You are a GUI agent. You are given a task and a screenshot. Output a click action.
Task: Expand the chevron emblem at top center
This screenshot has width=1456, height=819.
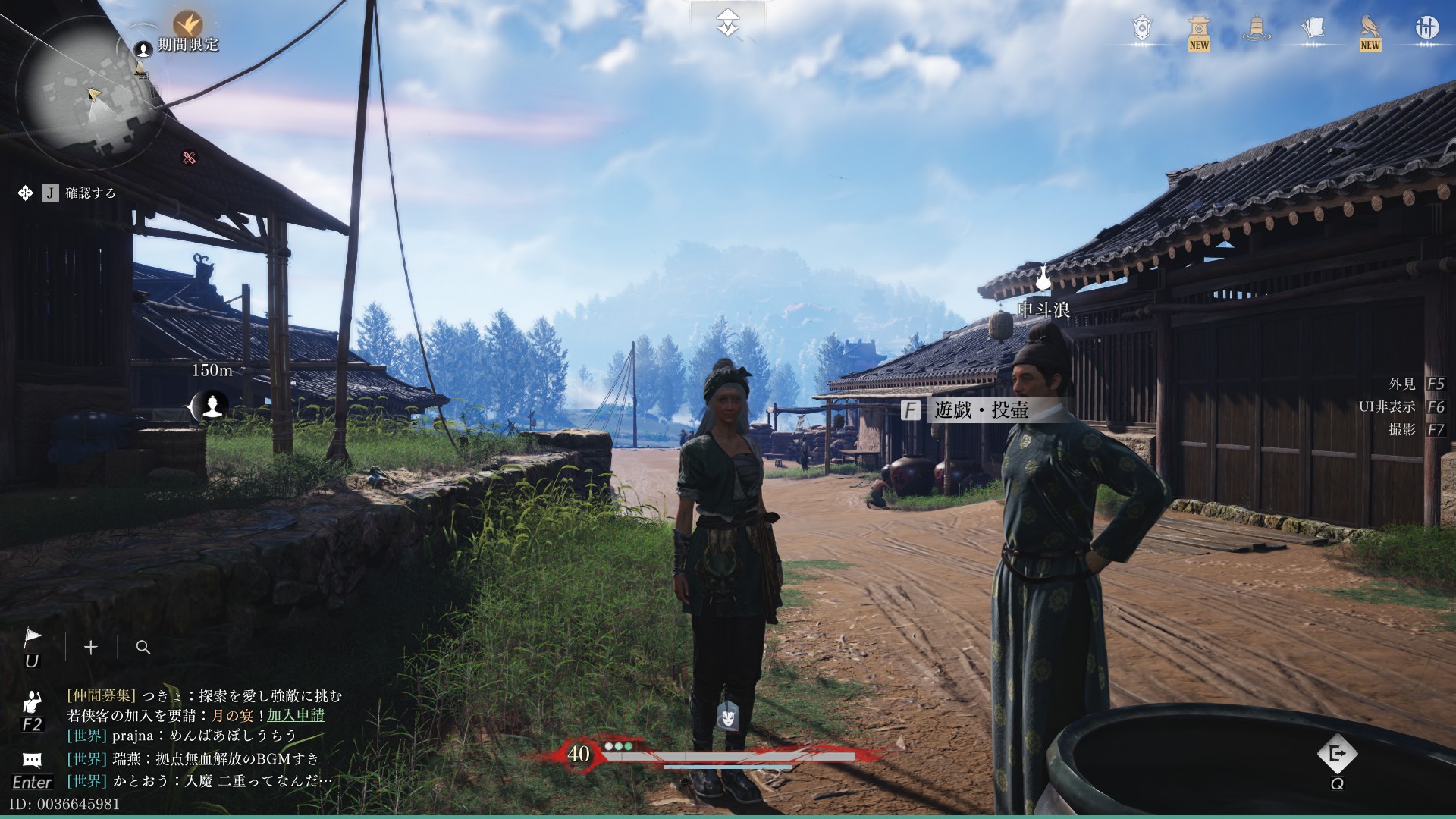tap(728, 23)
